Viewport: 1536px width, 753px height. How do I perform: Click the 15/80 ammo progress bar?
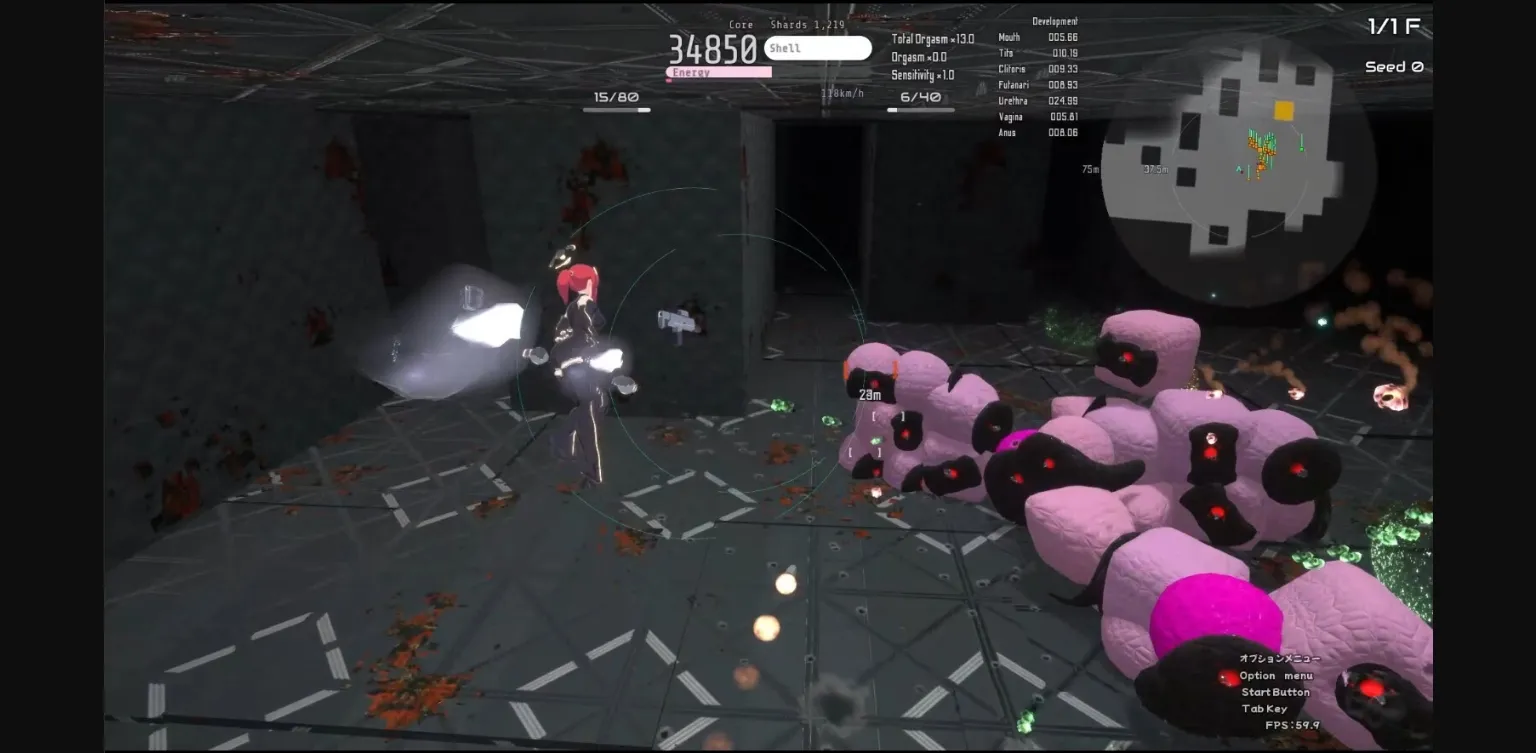[x=617, y=108]
